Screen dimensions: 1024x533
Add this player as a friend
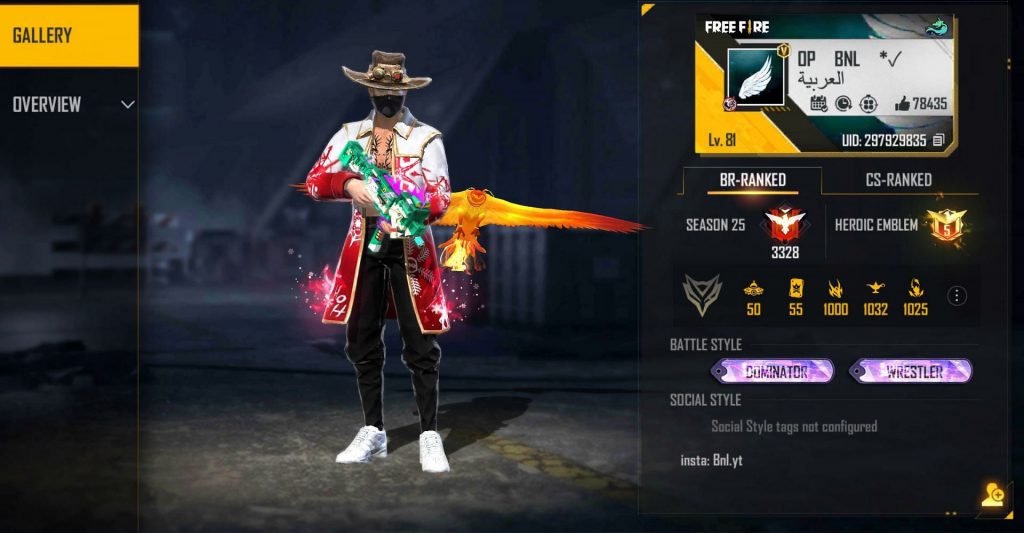[992, 495]
